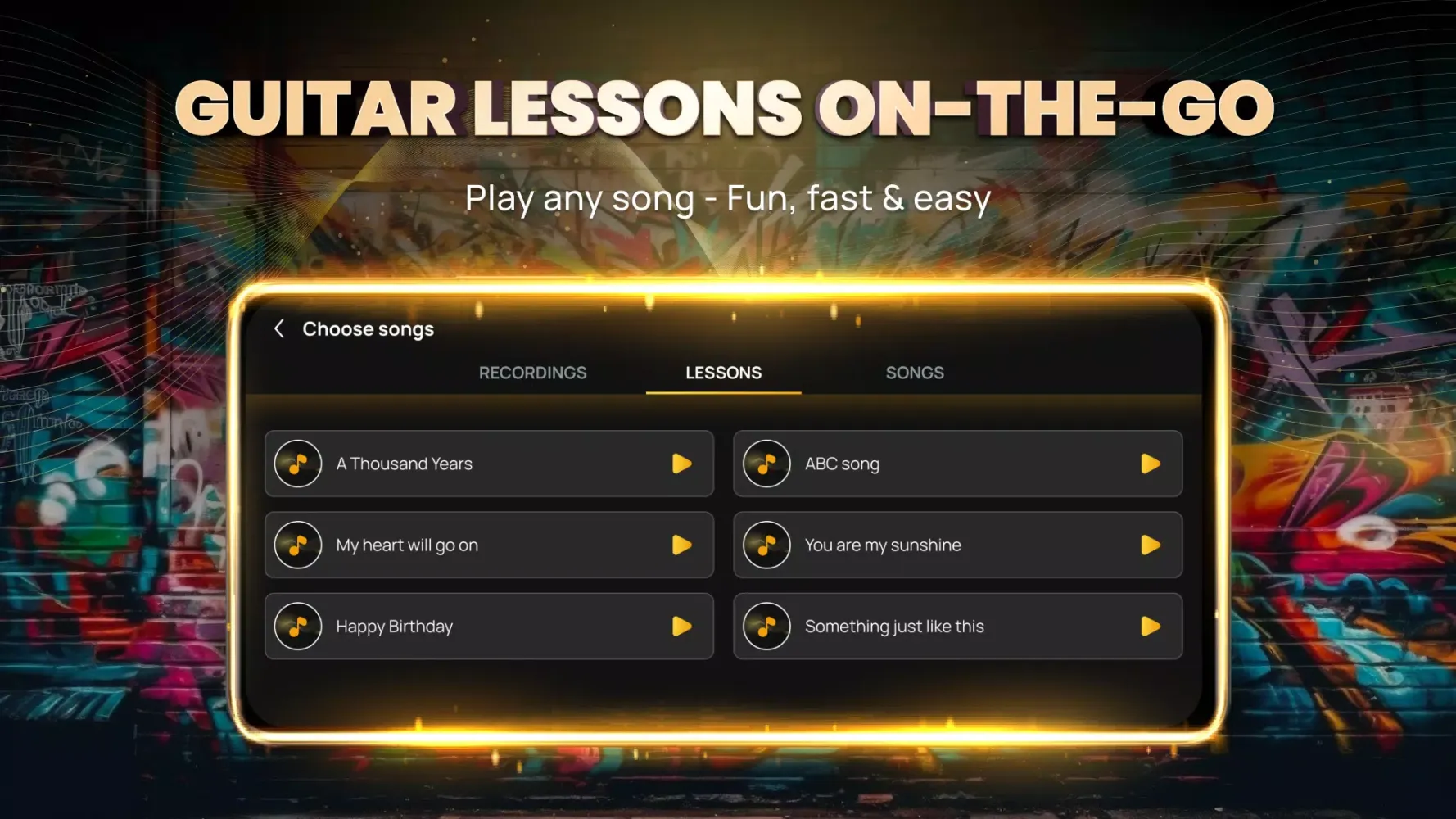Play You are my sunshine

click(1151, 545)
